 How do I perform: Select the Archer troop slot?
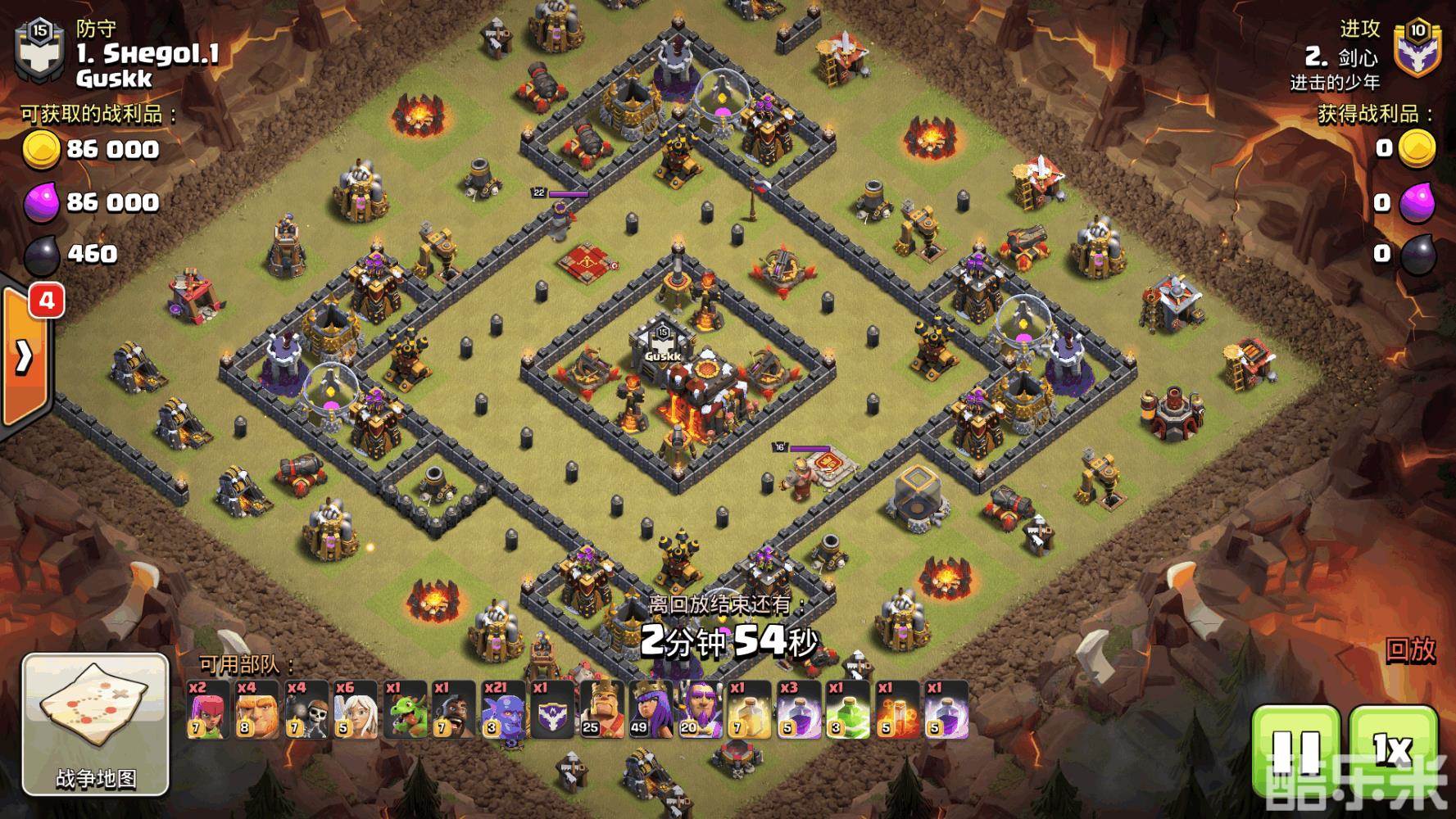pyautogui.click(x=208, y=709)
